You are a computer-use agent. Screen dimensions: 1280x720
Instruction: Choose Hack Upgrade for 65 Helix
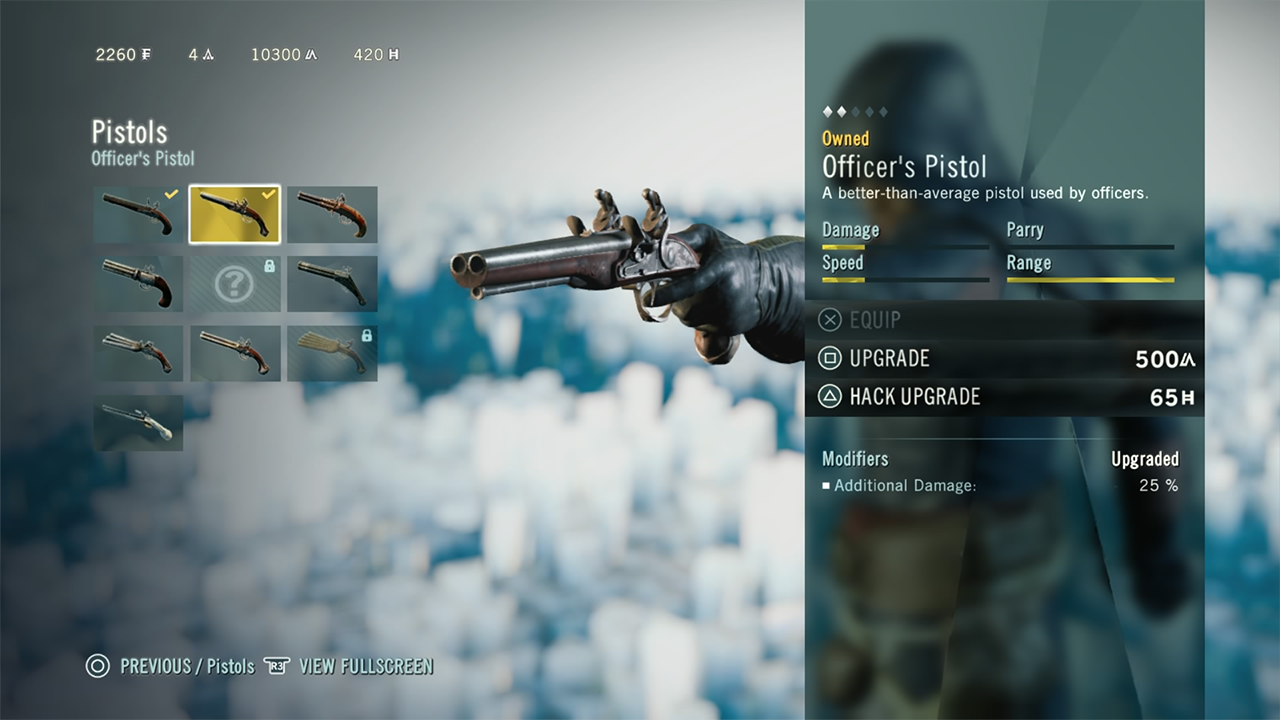click(x=1004, y=397)
